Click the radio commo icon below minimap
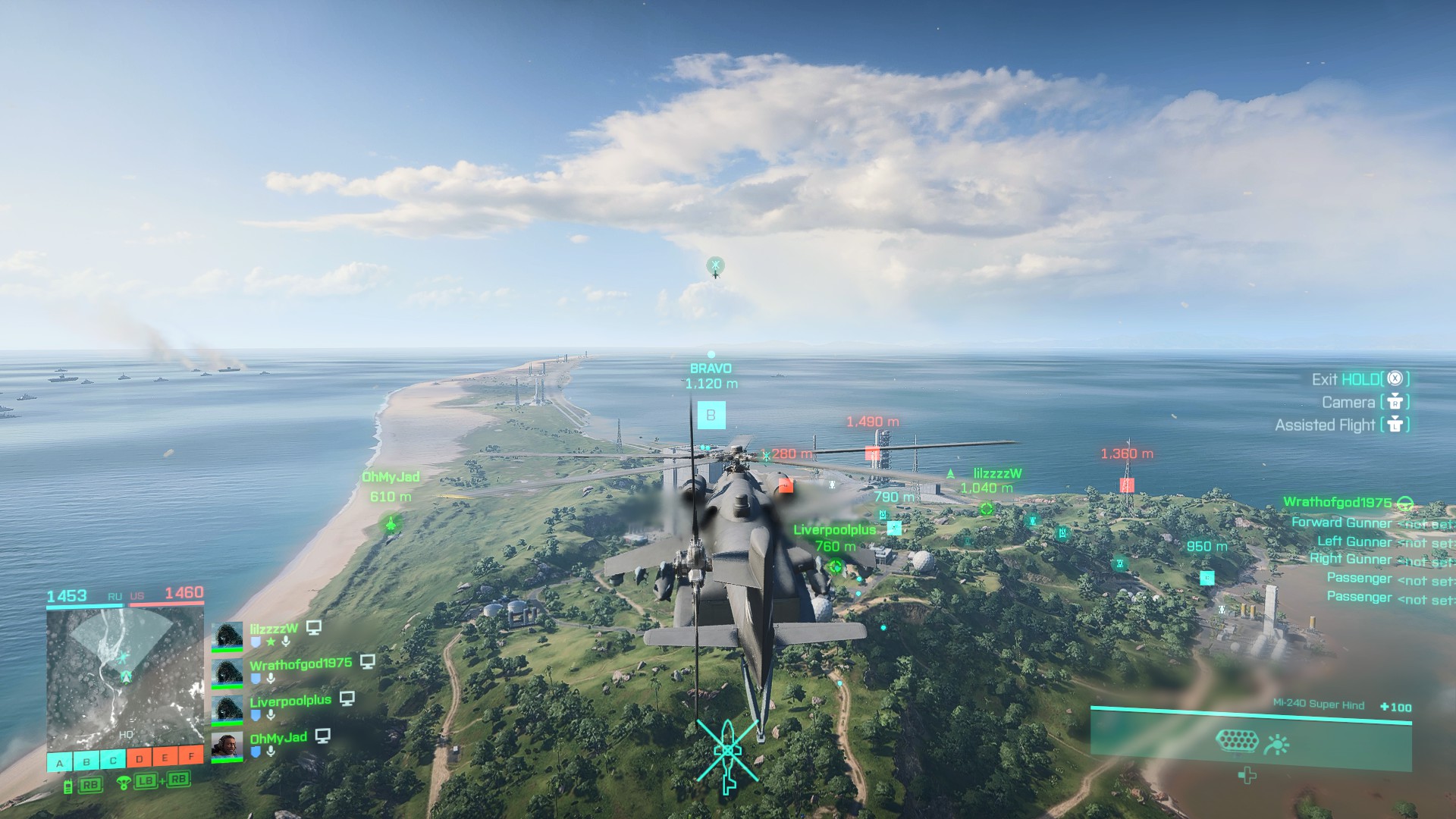1456x819 pixels. click(68, 786)
